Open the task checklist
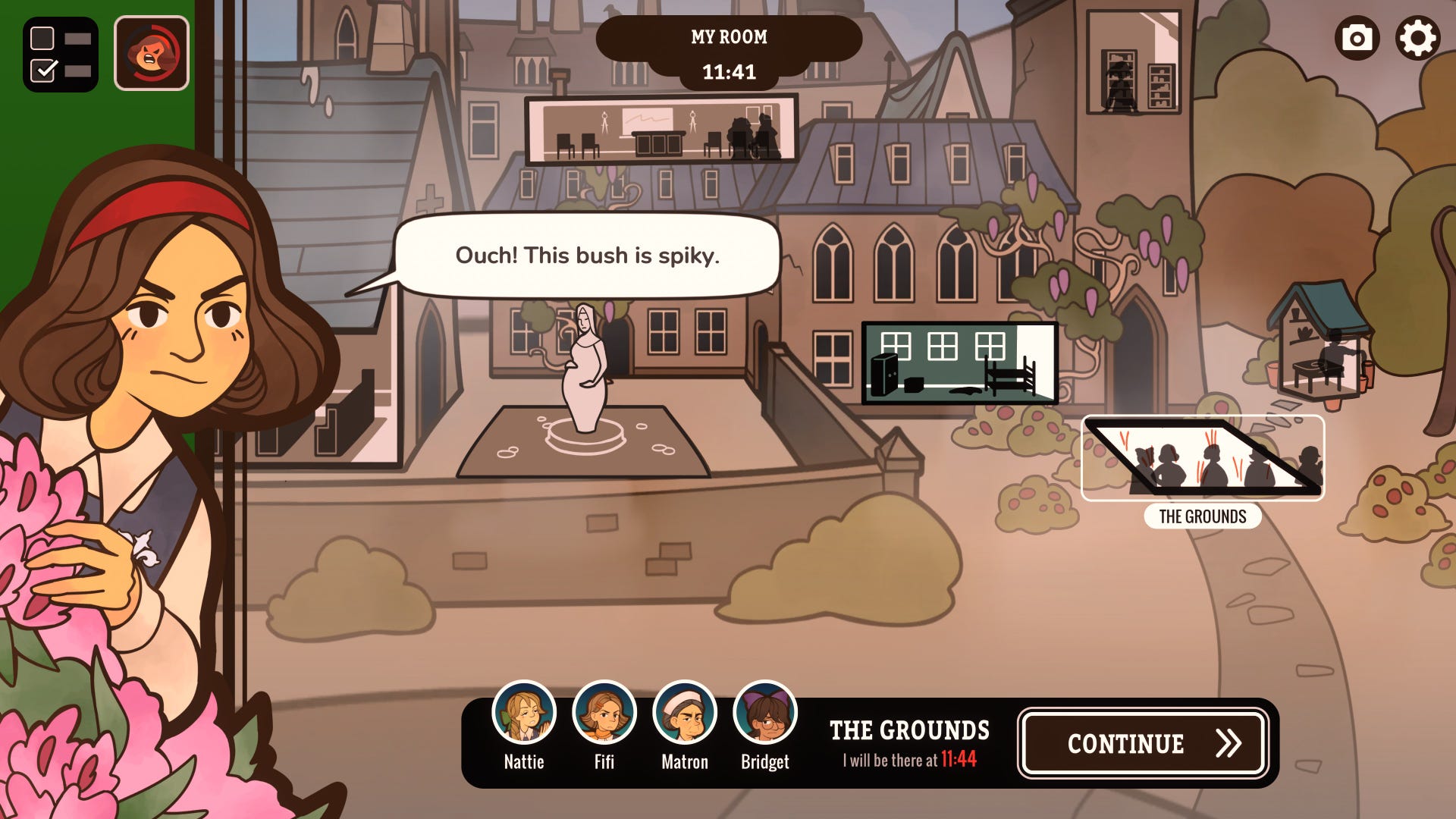This screenshot has height=819, width=1456. pyautogui.click(x=61, y=54)
